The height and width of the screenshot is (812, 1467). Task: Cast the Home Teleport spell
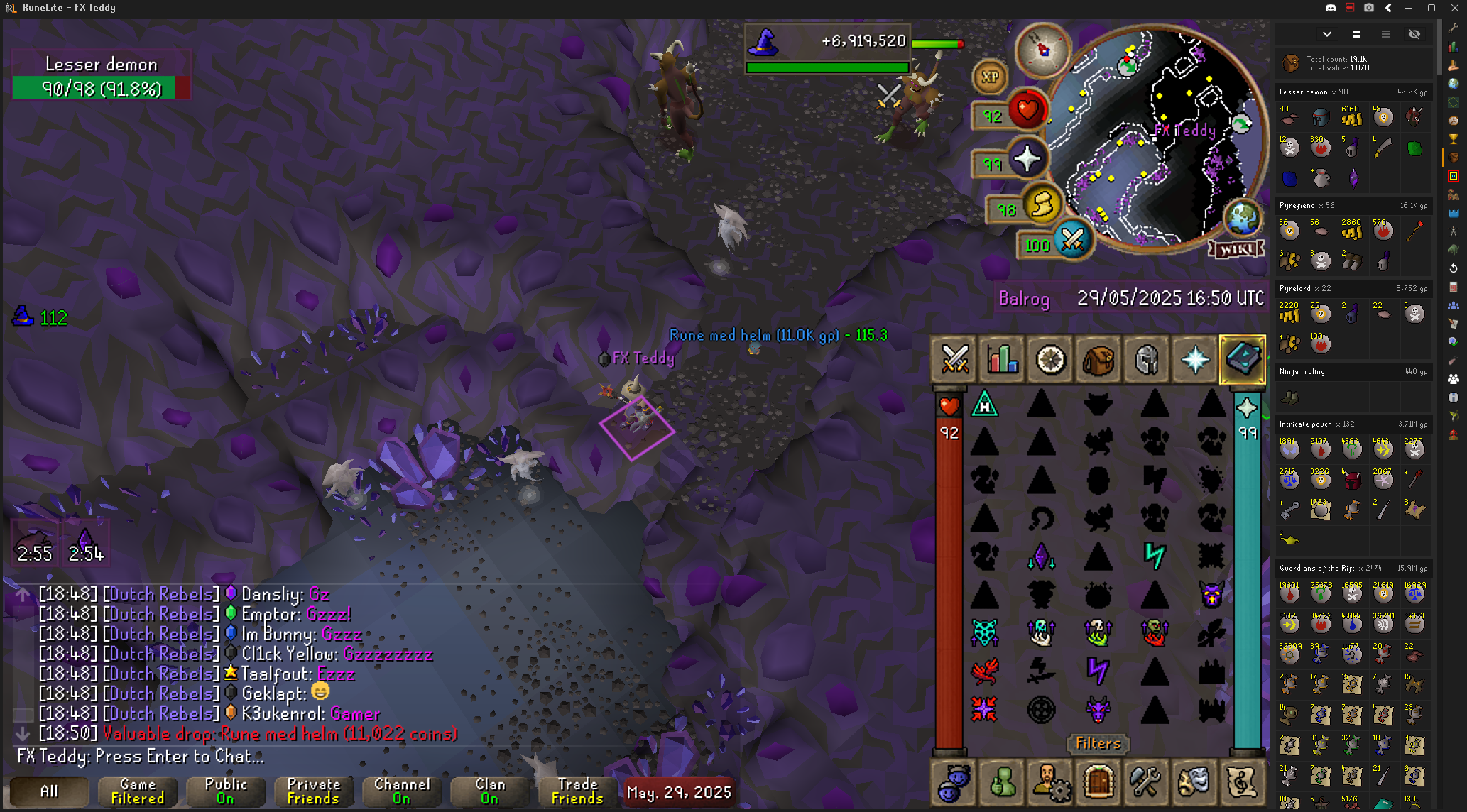point(985,405)
